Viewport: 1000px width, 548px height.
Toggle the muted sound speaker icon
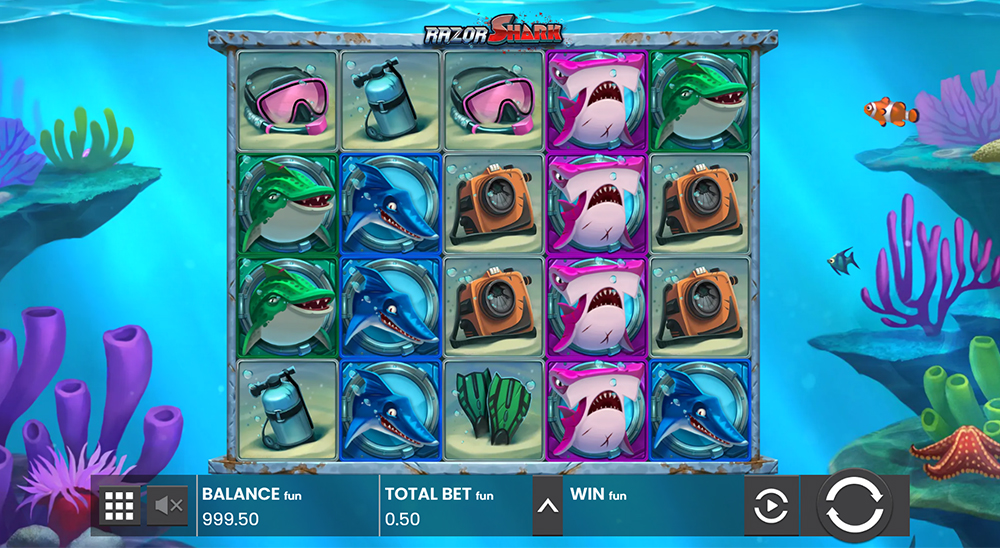point(167,506)
